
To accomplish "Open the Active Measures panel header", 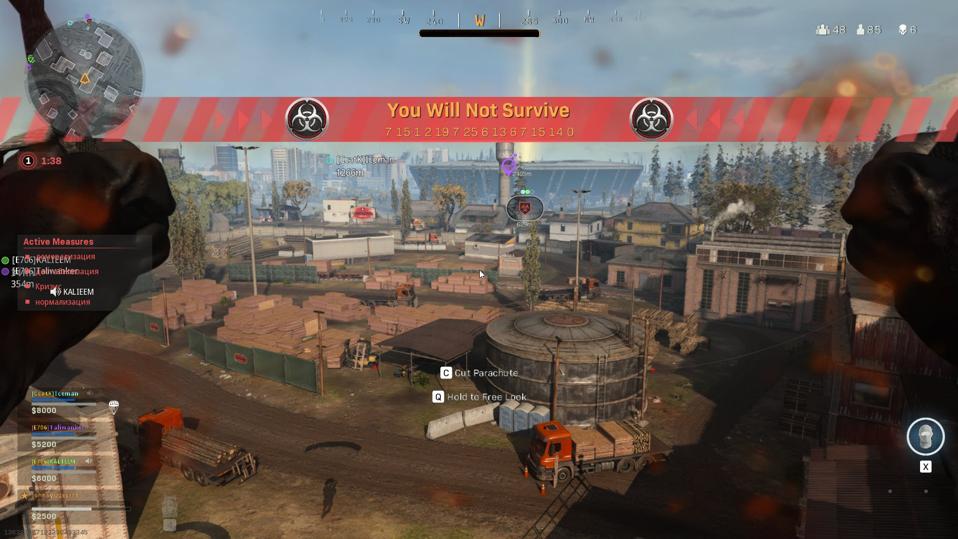I will [x=58, y=242].
